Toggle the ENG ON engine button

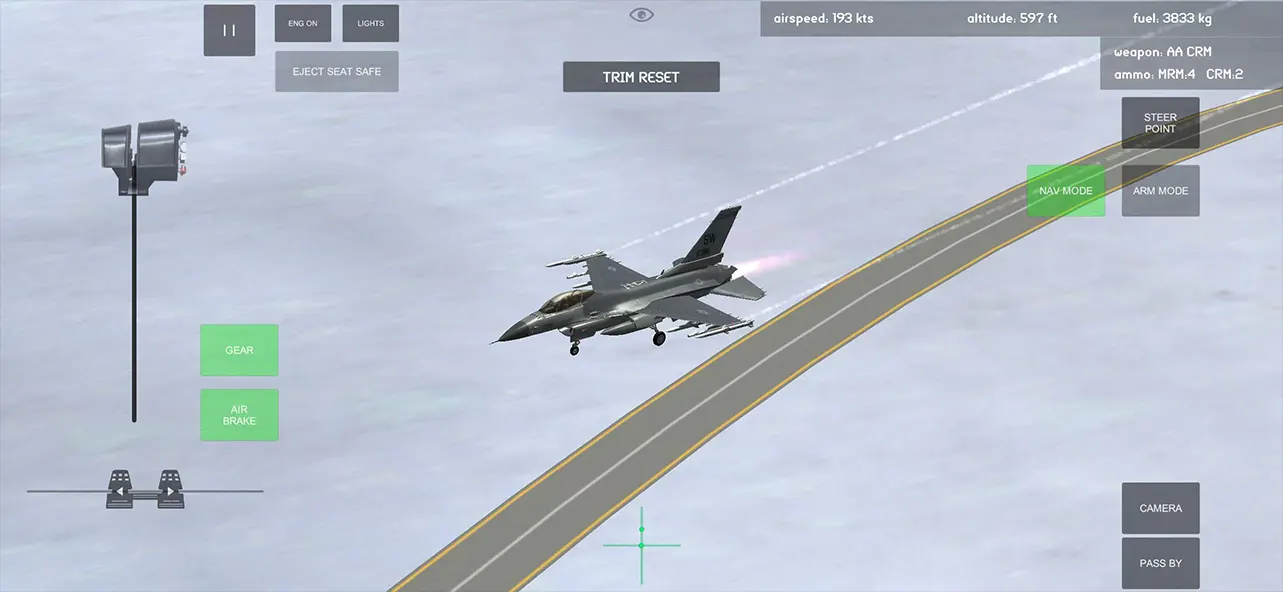(x=303, y=23)
